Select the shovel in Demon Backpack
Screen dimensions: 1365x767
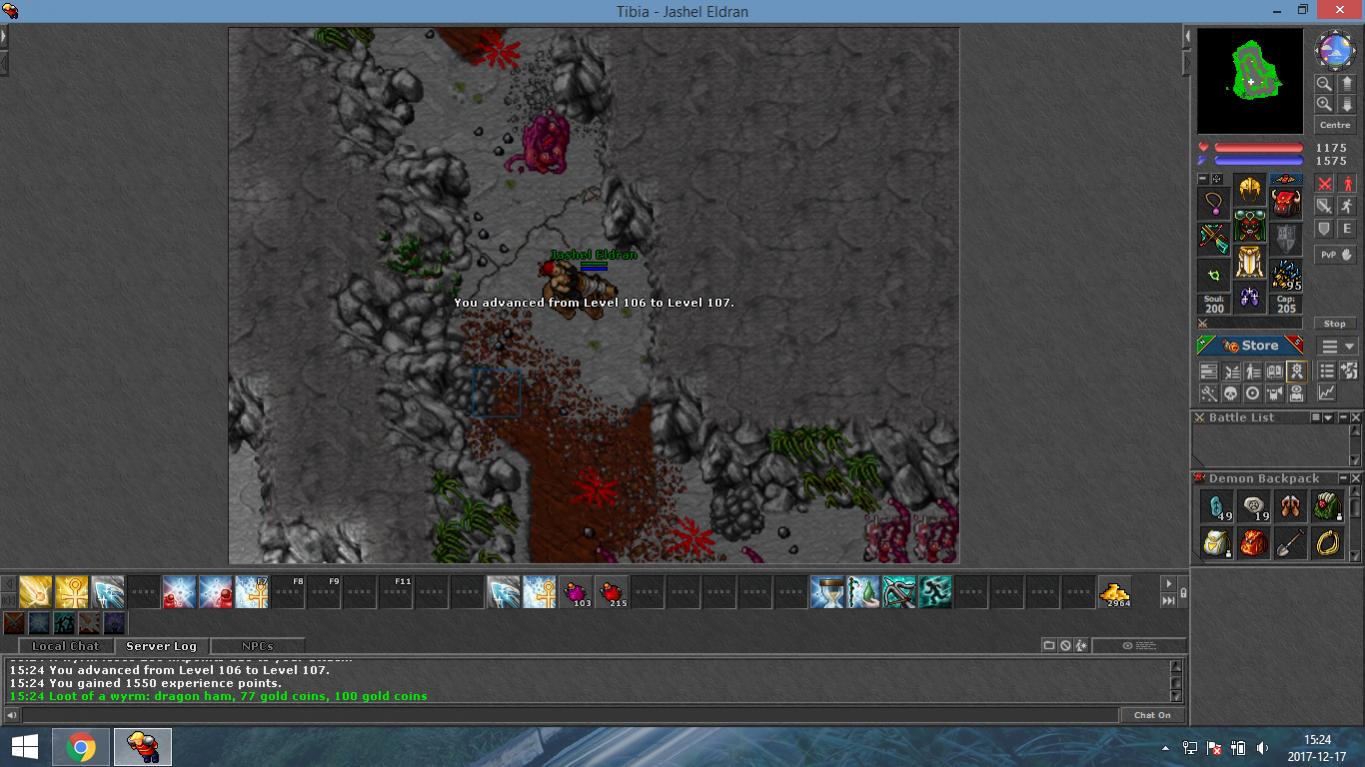click(x=1290, y=542)
